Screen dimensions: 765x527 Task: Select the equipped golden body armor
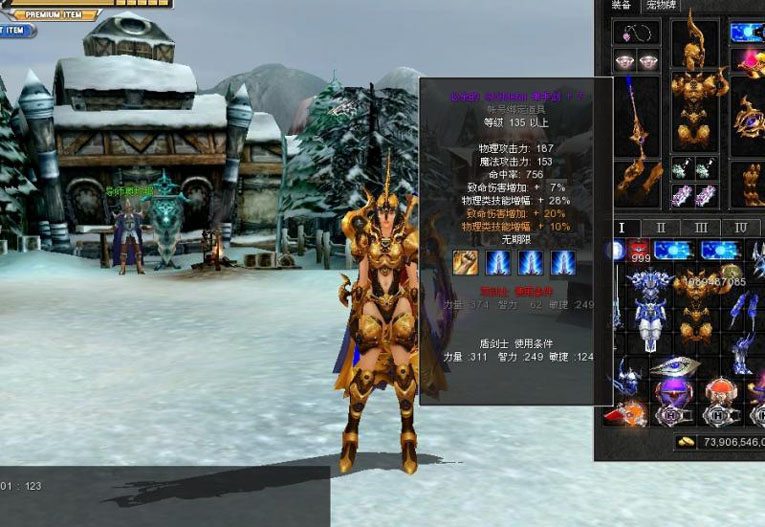(x=694, y=110)
